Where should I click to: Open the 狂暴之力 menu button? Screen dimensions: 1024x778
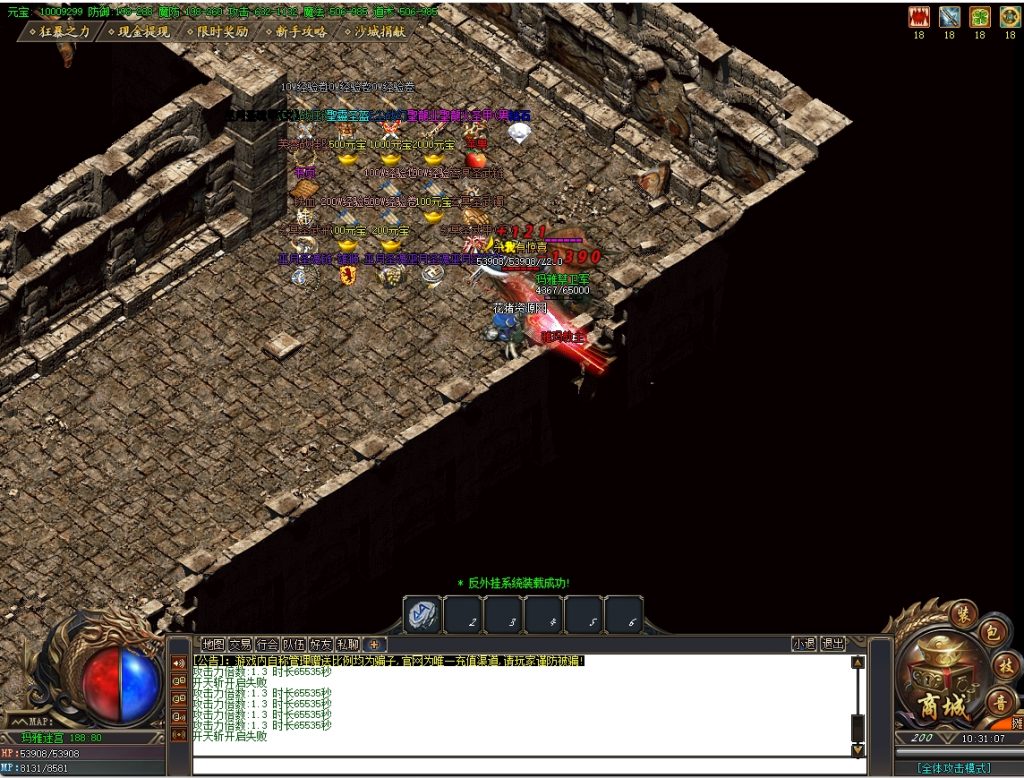coord(60,32)
